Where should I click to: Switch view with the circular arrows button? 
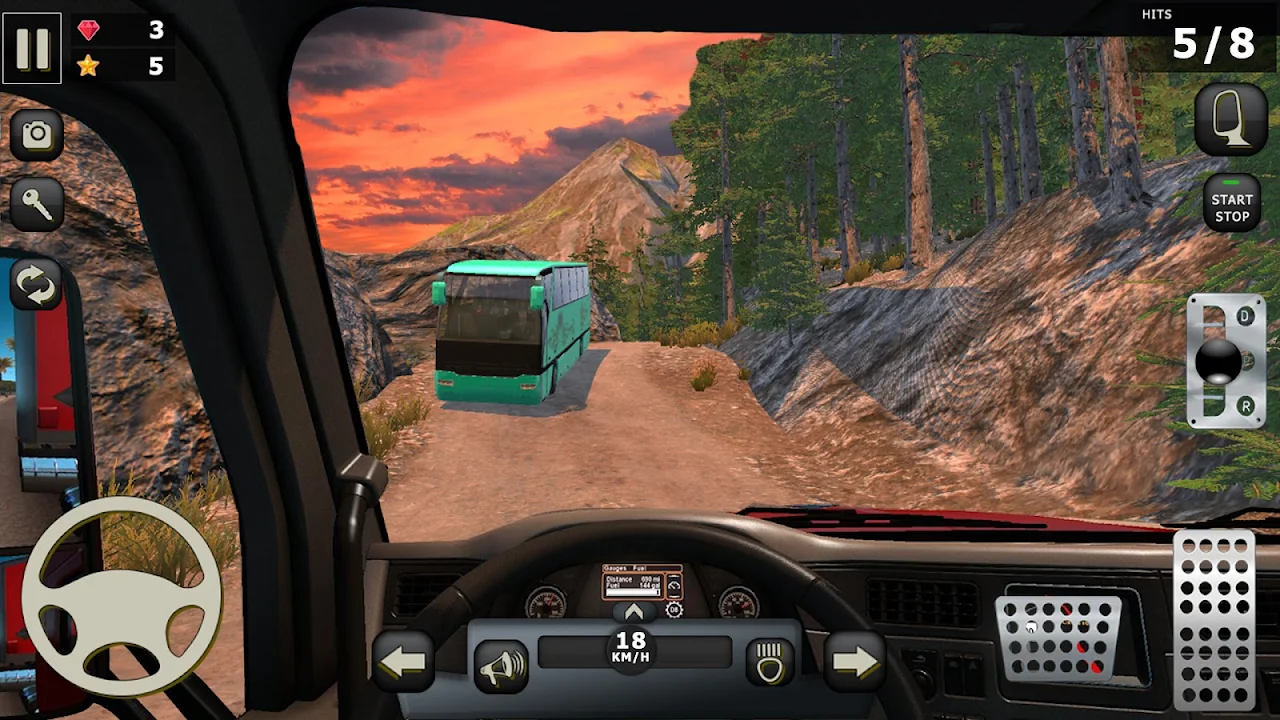pos(37,285)
